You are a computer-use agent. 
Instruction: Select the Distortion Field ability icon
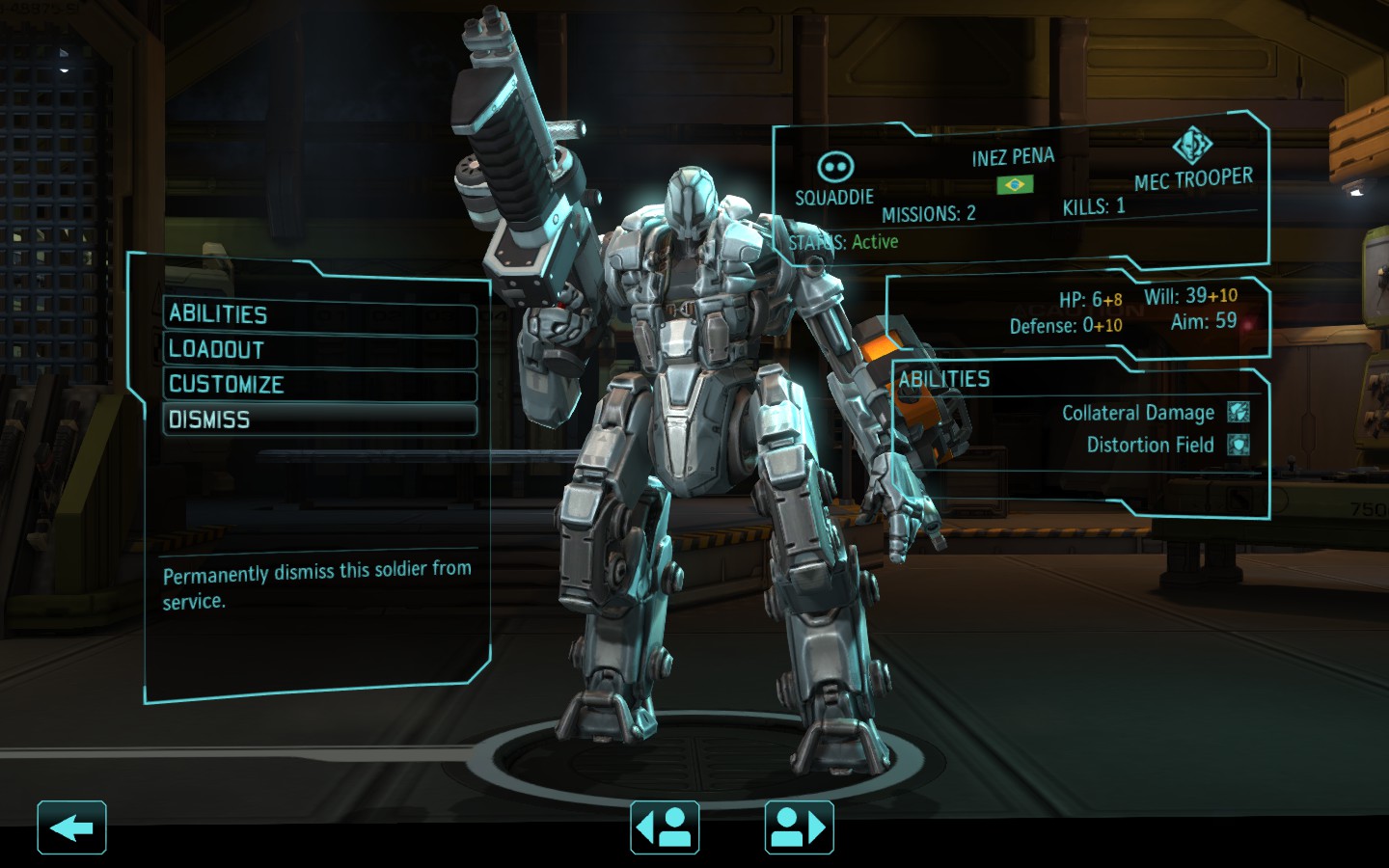tap(1239, 445)
